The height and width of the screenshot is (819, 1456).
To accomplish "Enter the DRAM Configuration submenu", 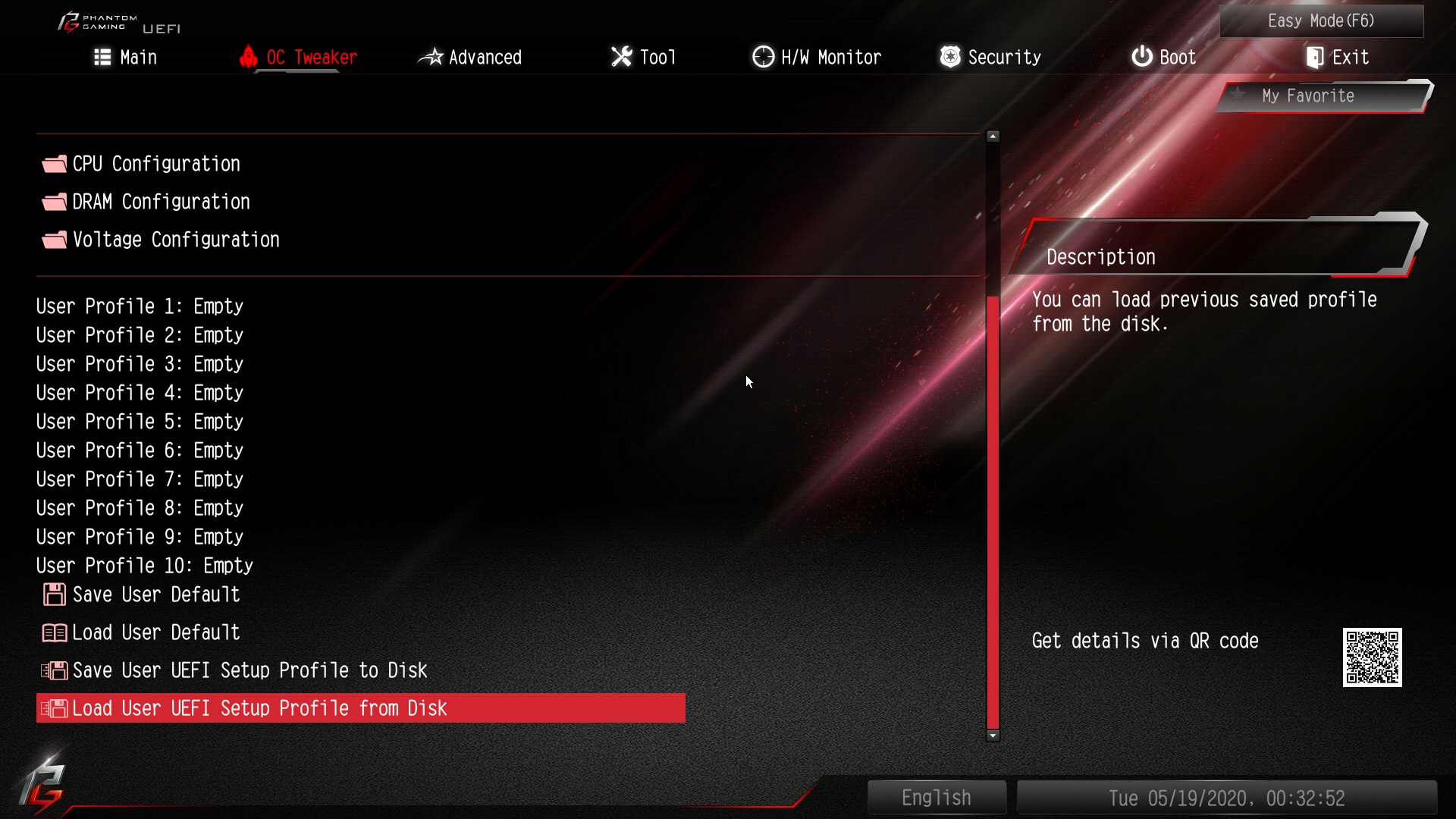I will point(161,202).
